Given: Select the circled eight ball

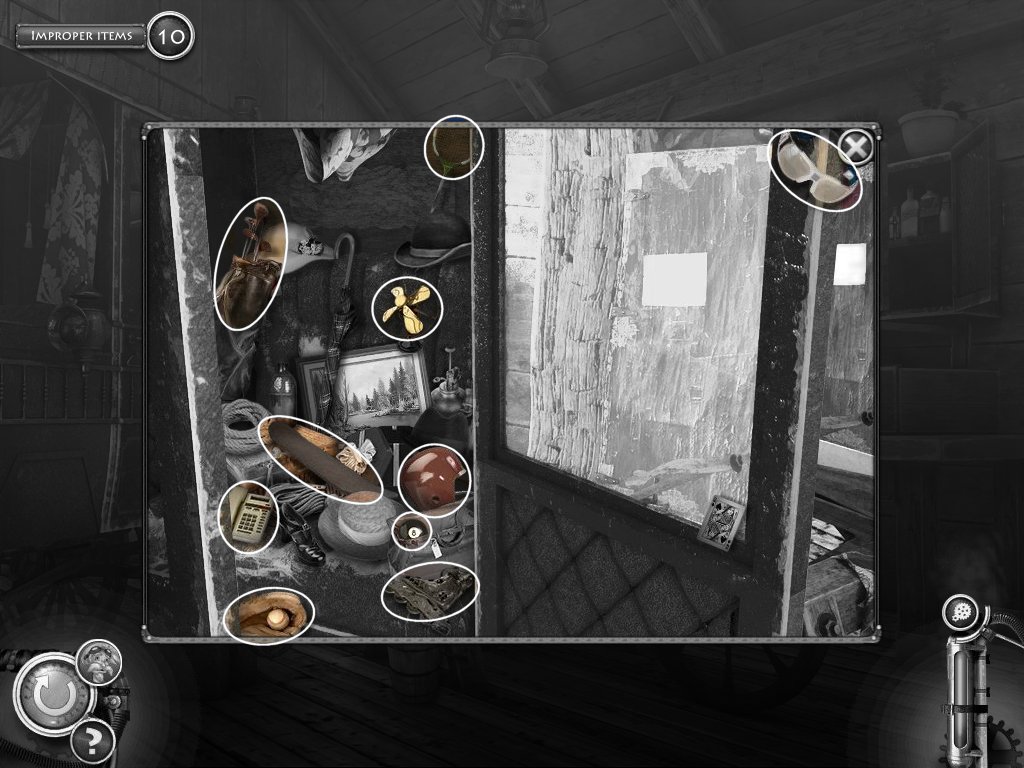Looking at the screenshot, I should point(411,532).
